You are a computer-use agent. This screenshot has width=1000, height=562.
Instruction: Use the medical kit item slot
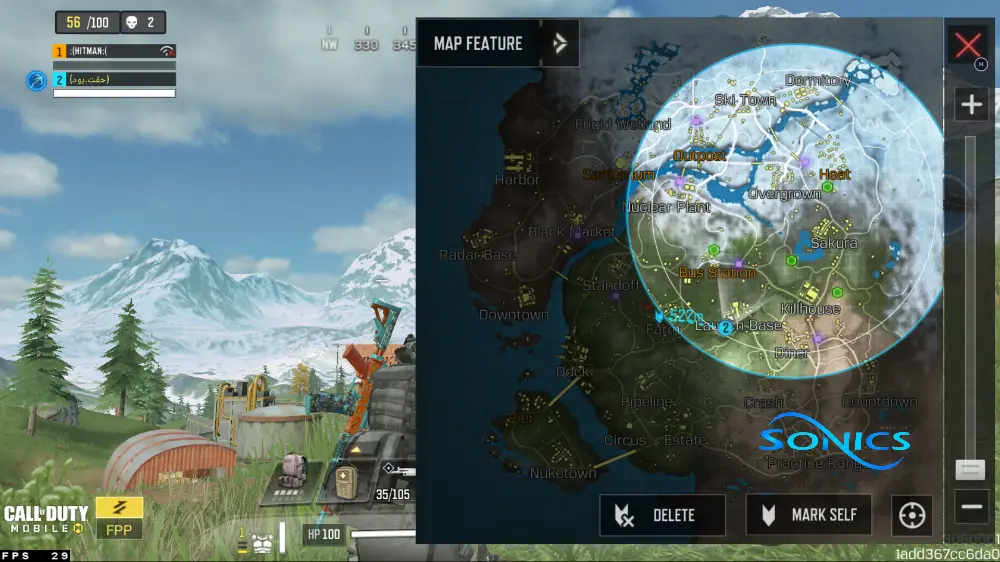pyautogui.click(x=346, y=481)
